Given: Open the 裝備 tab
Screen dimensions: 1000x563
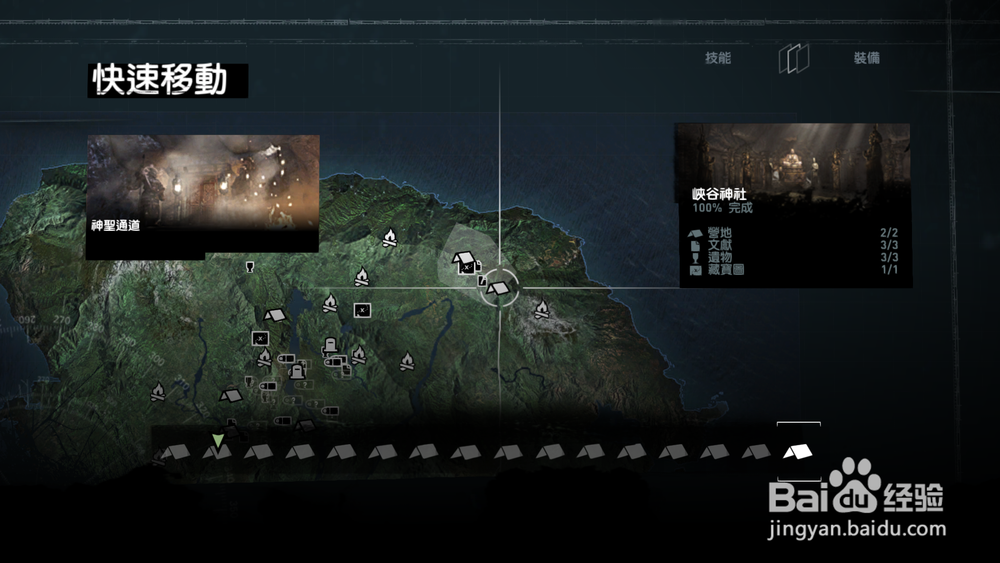Looking at the screenshot, I should (x=866, y=58).
